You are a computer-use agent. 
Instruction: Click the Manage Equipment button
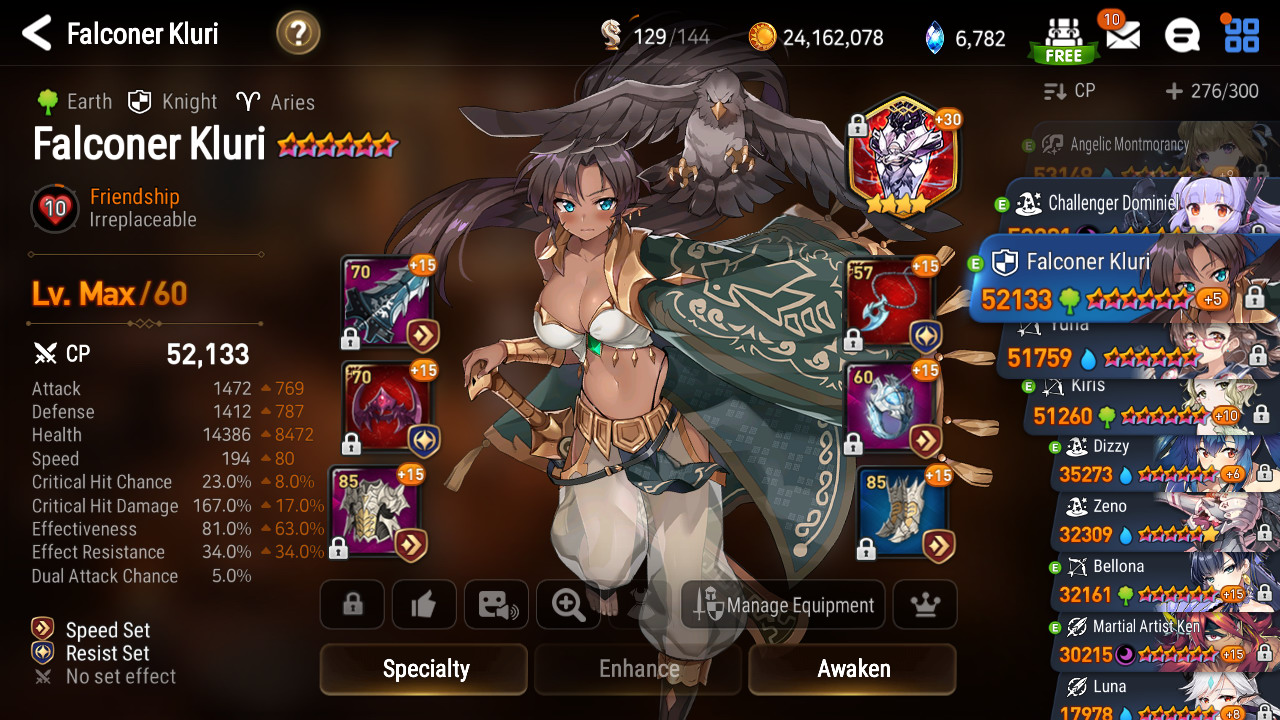pyautogui.click(x=784, y=605)
